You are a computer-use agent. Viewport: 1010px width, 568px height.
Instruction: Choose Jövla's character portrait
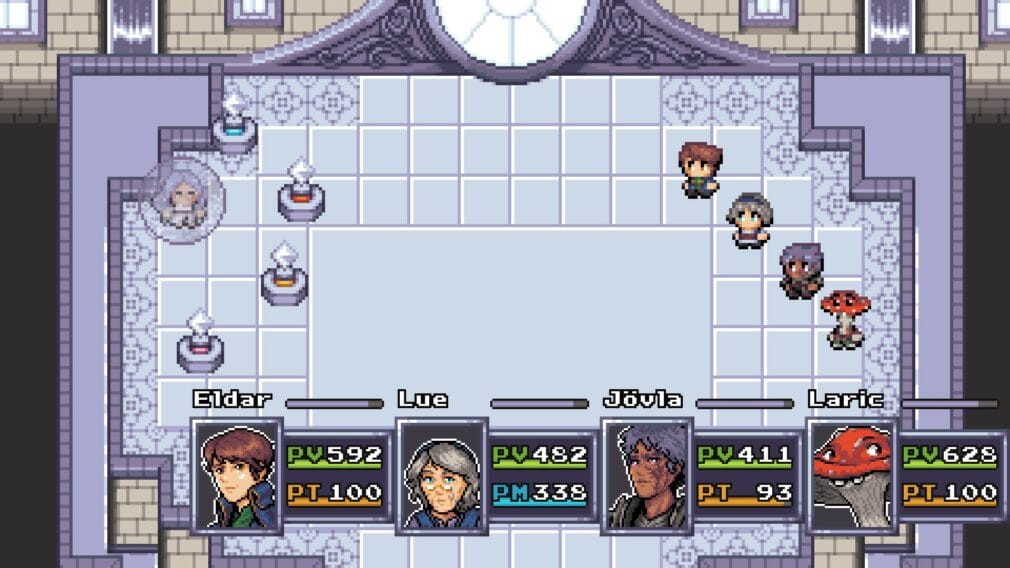point(648,474)
